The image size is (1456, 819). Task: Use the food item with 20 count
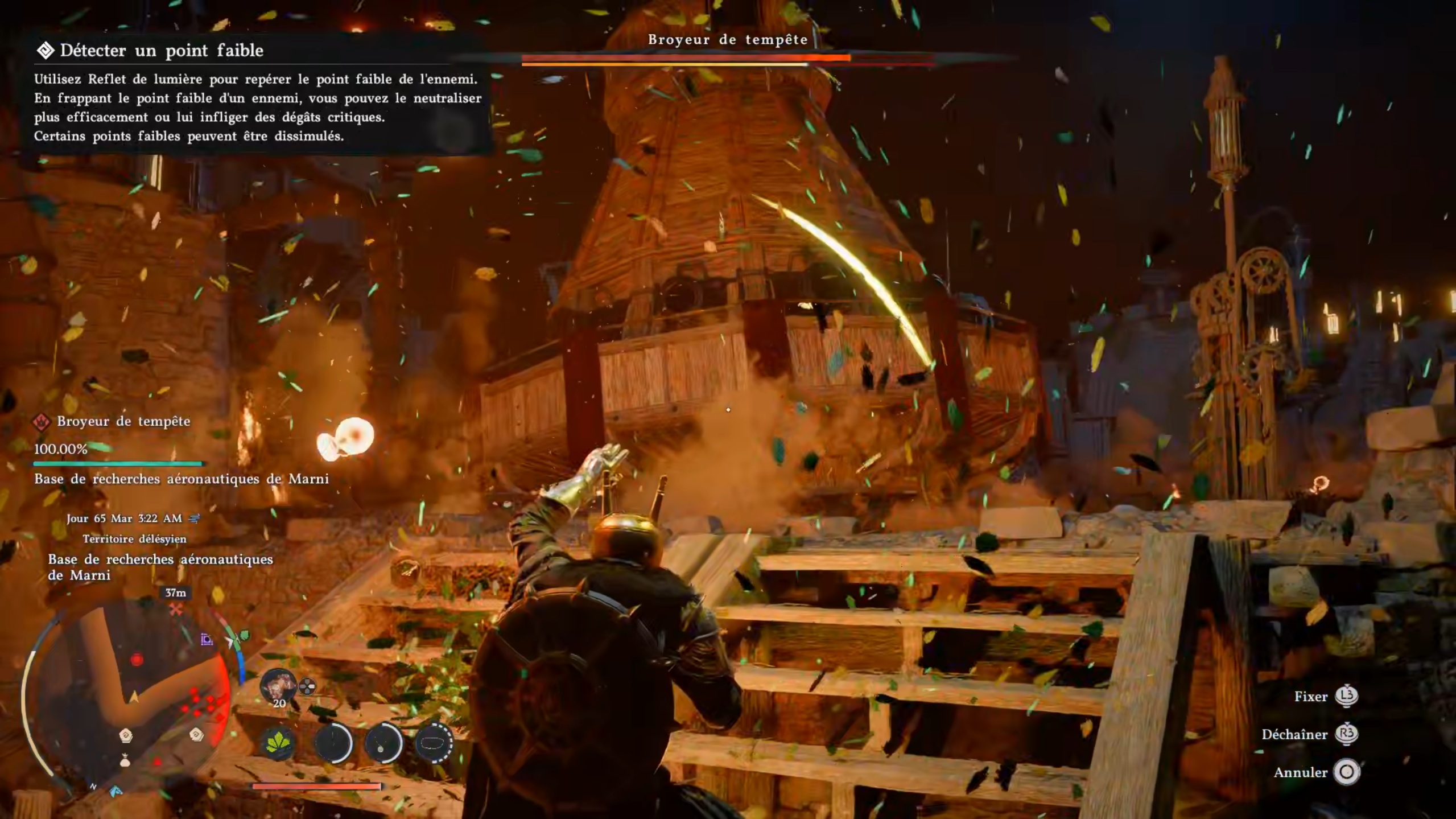point(278,686)
